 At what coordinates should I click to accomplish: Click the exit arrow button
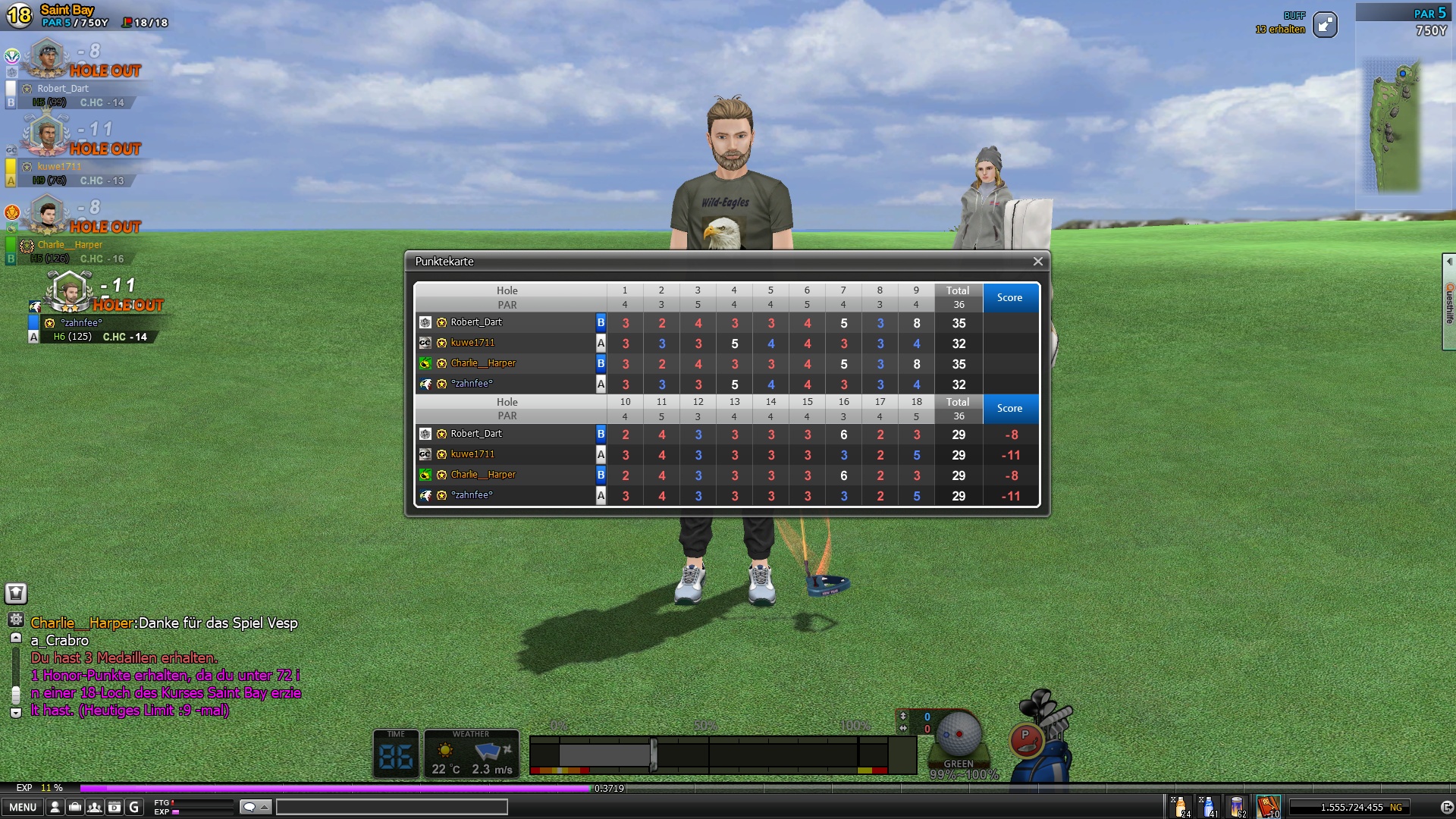pos(1446,807)
